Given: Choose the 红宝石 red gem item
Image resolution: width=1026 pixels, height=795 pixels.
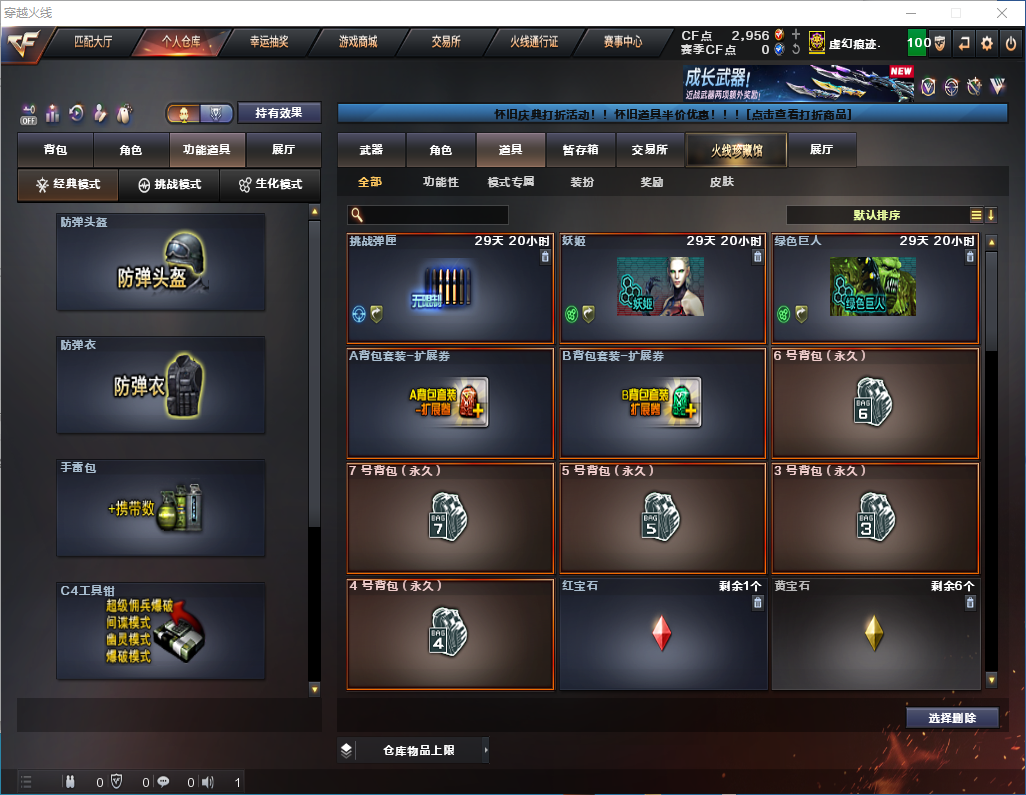Looking at the screenshot, I should [x=662, y=634].
